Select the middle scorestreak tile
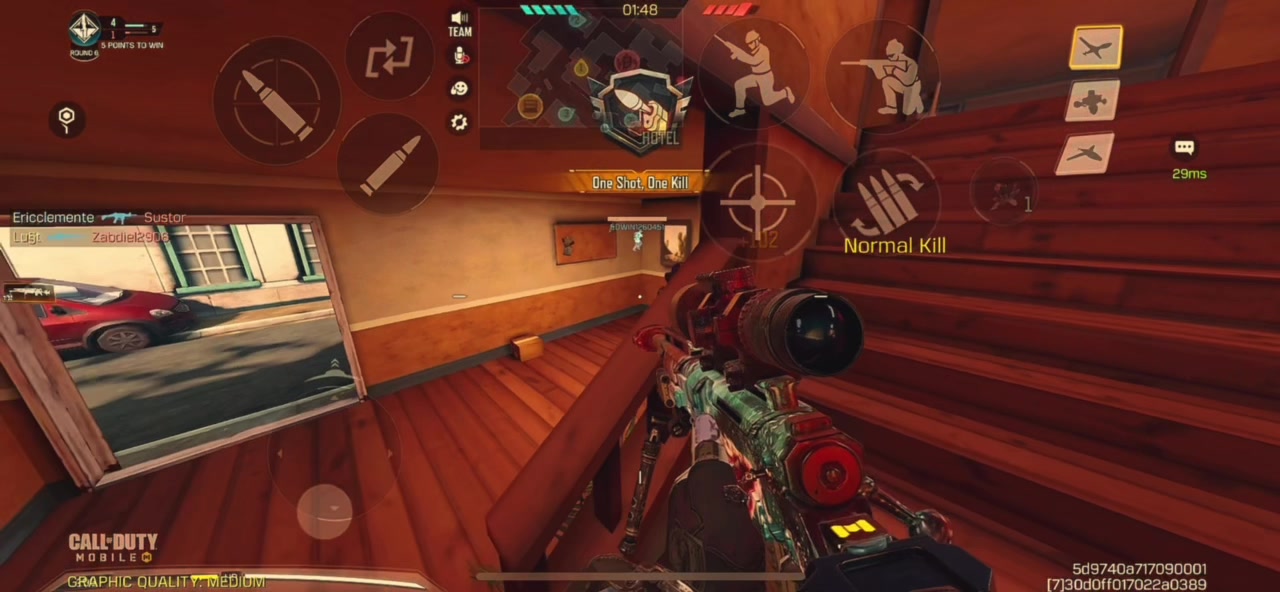Image resolution: width=1280 pixels, height=592 pixels. pyautogui.click(x=1091, y=101)
